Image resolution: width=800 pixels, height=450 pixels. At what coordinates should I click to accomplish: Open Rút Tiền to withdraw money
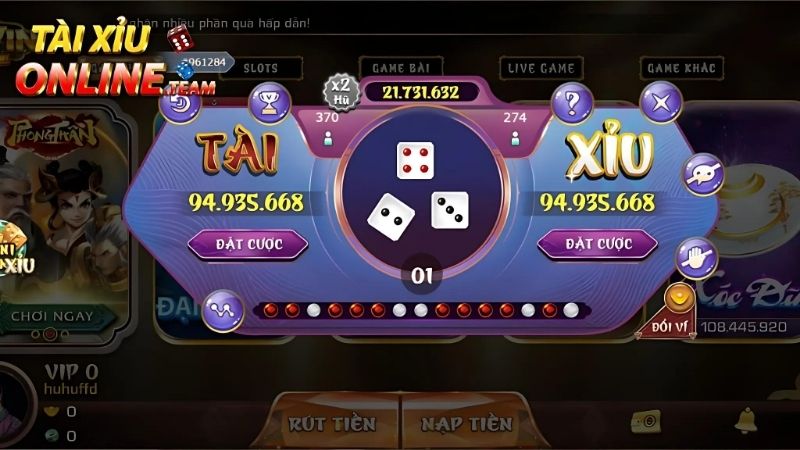pos(332,423)
